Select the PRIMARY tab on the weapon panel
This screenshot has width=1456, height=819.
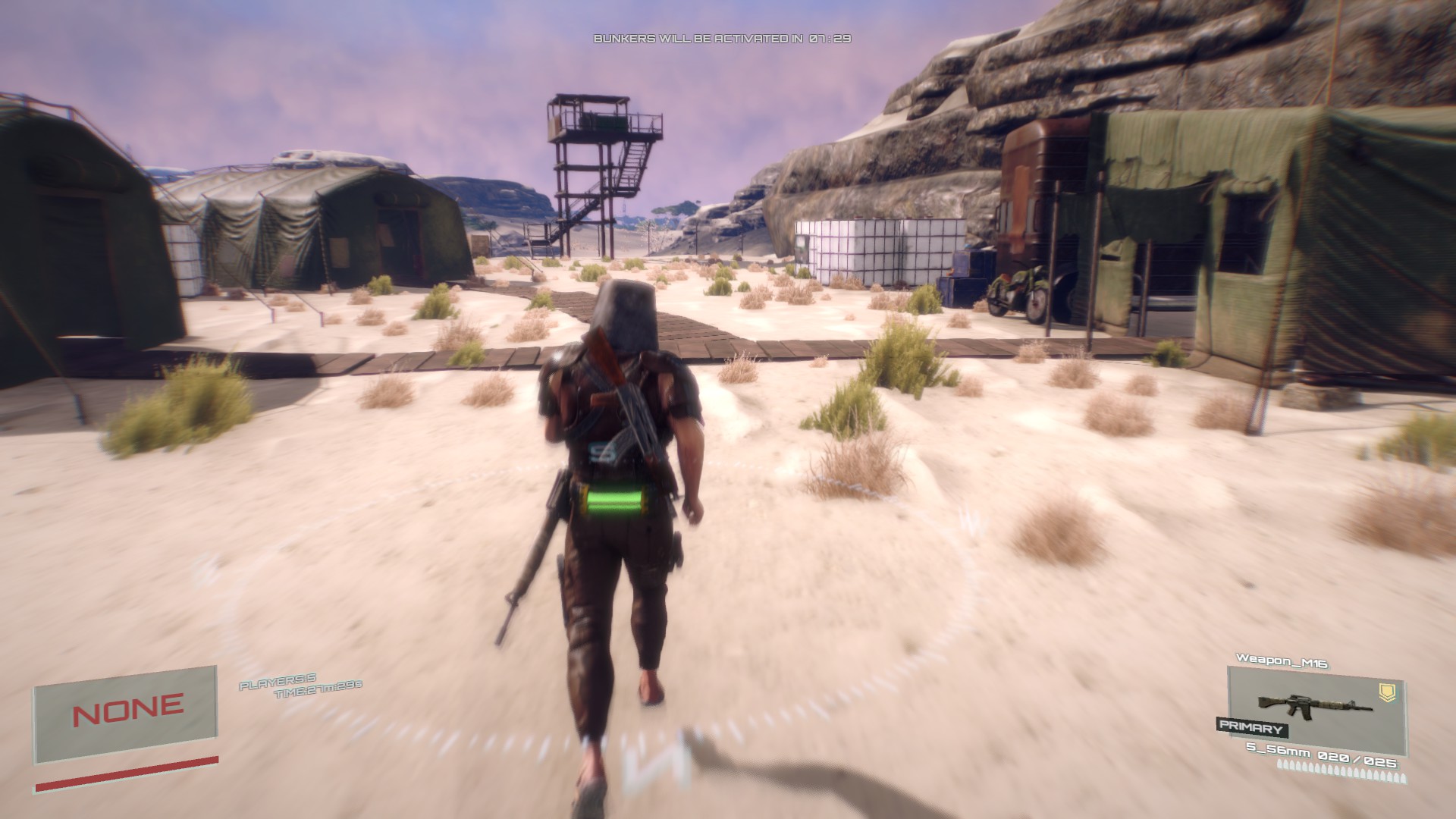click(1251, 727)
